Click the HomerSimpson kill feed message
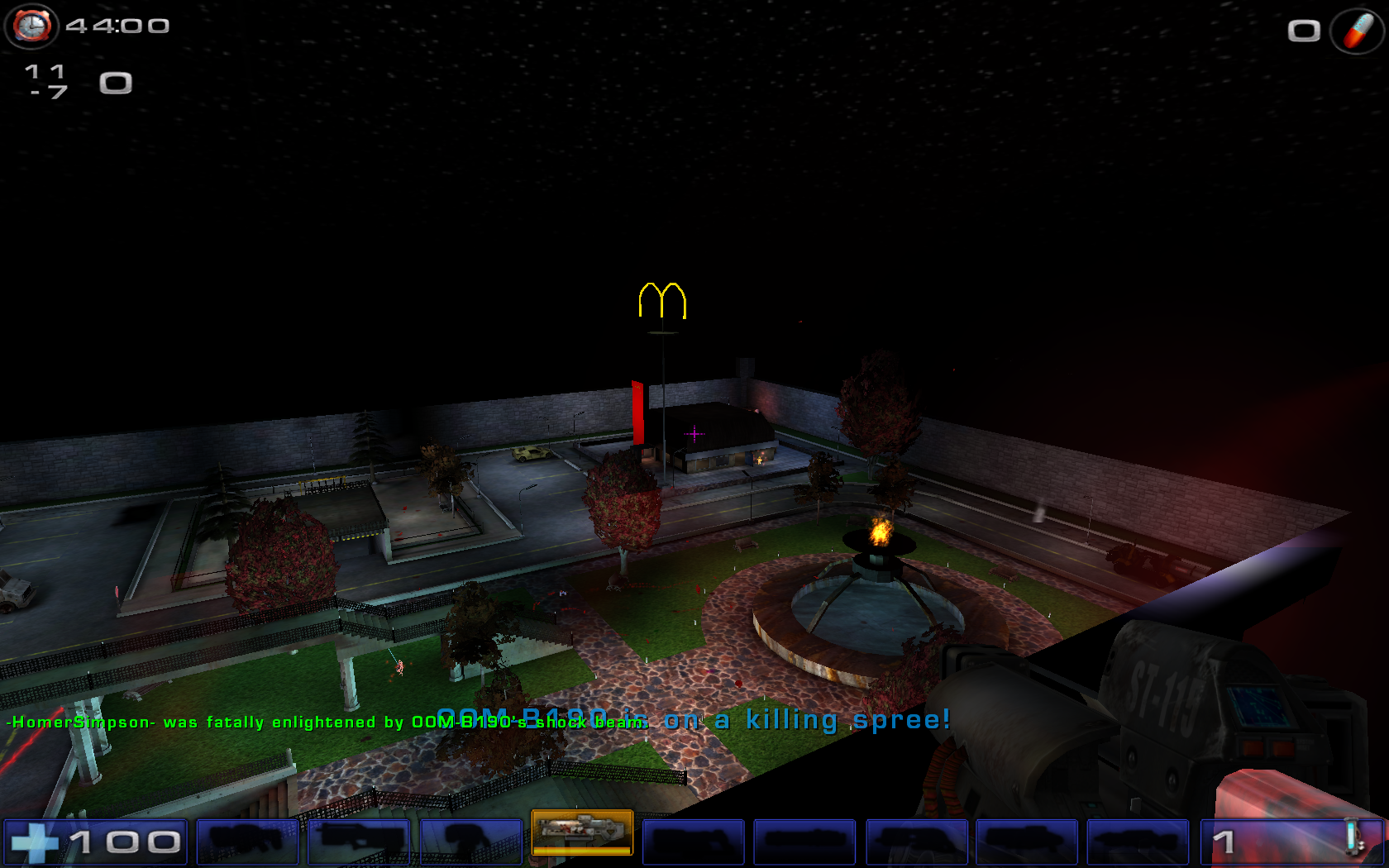1389x868 pixels. (327, 722)
